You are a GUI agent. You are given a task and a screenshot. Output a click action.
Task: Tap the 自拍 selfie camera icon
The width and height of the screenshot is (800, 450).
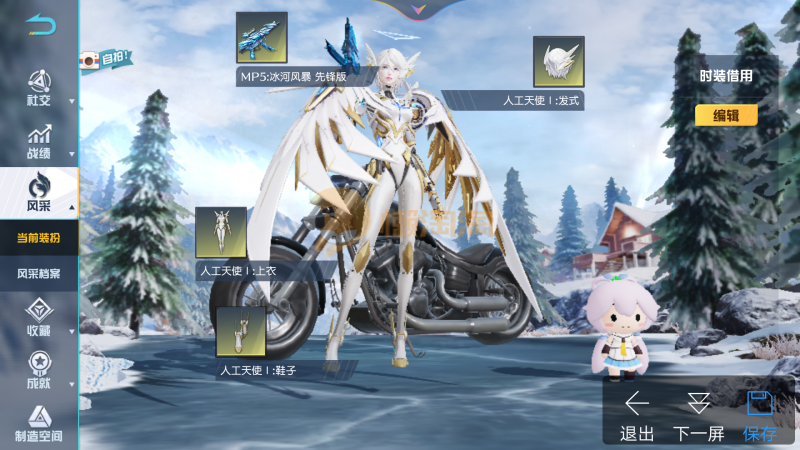[105, 60]
